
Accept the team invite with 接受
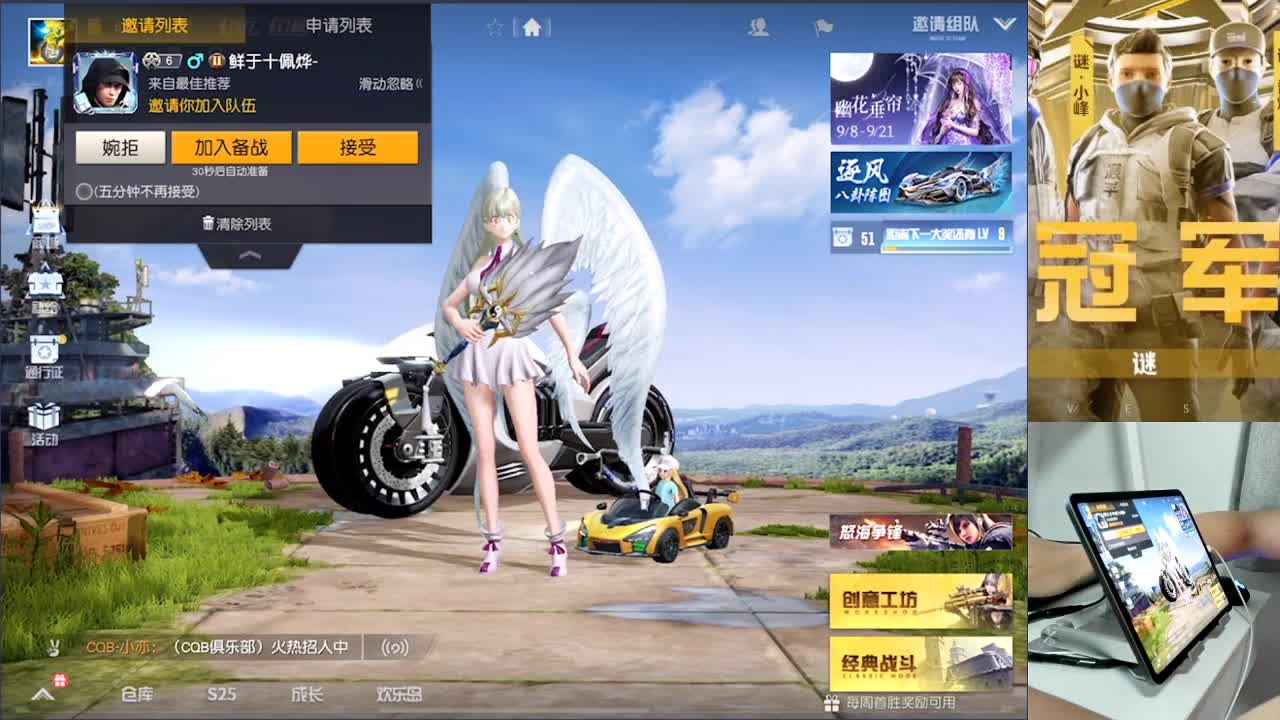358,146
